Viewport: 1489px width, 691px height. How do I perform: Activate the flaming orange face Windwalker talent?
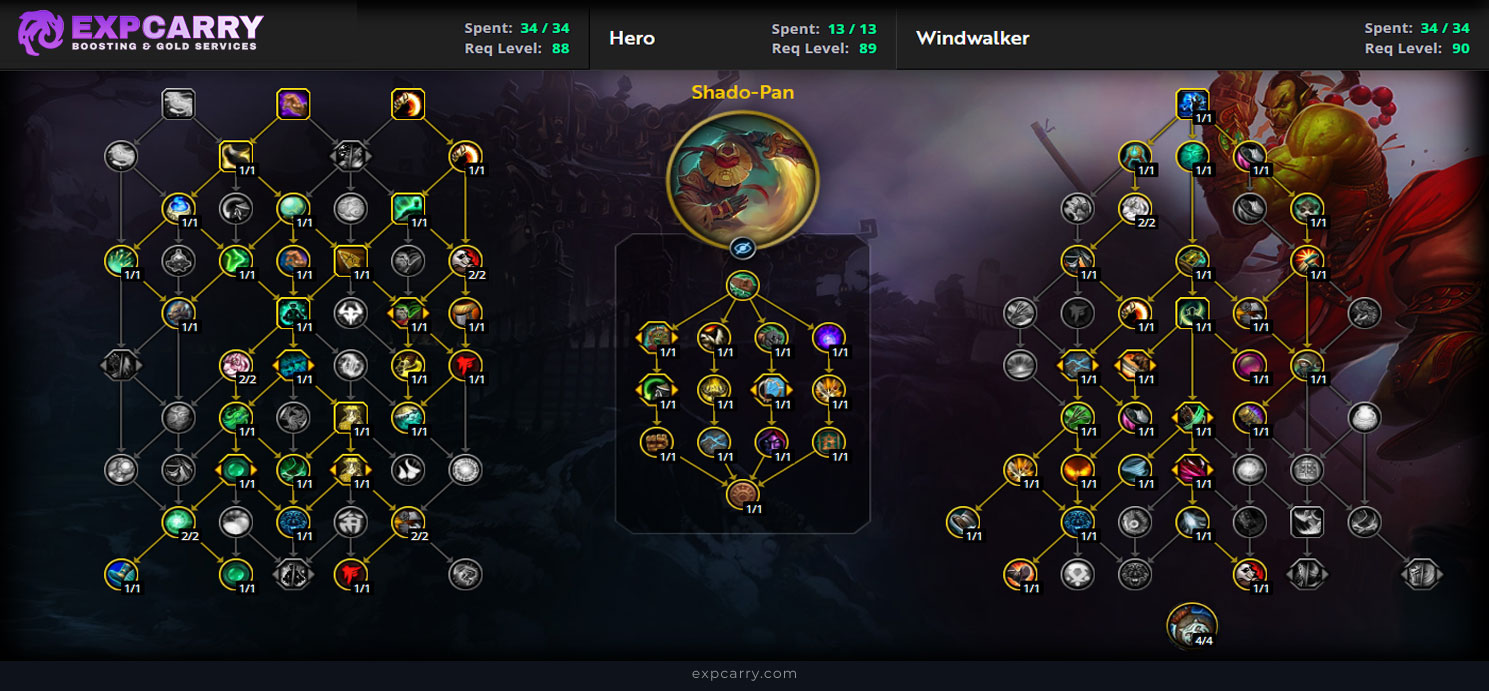(1077, 468)
